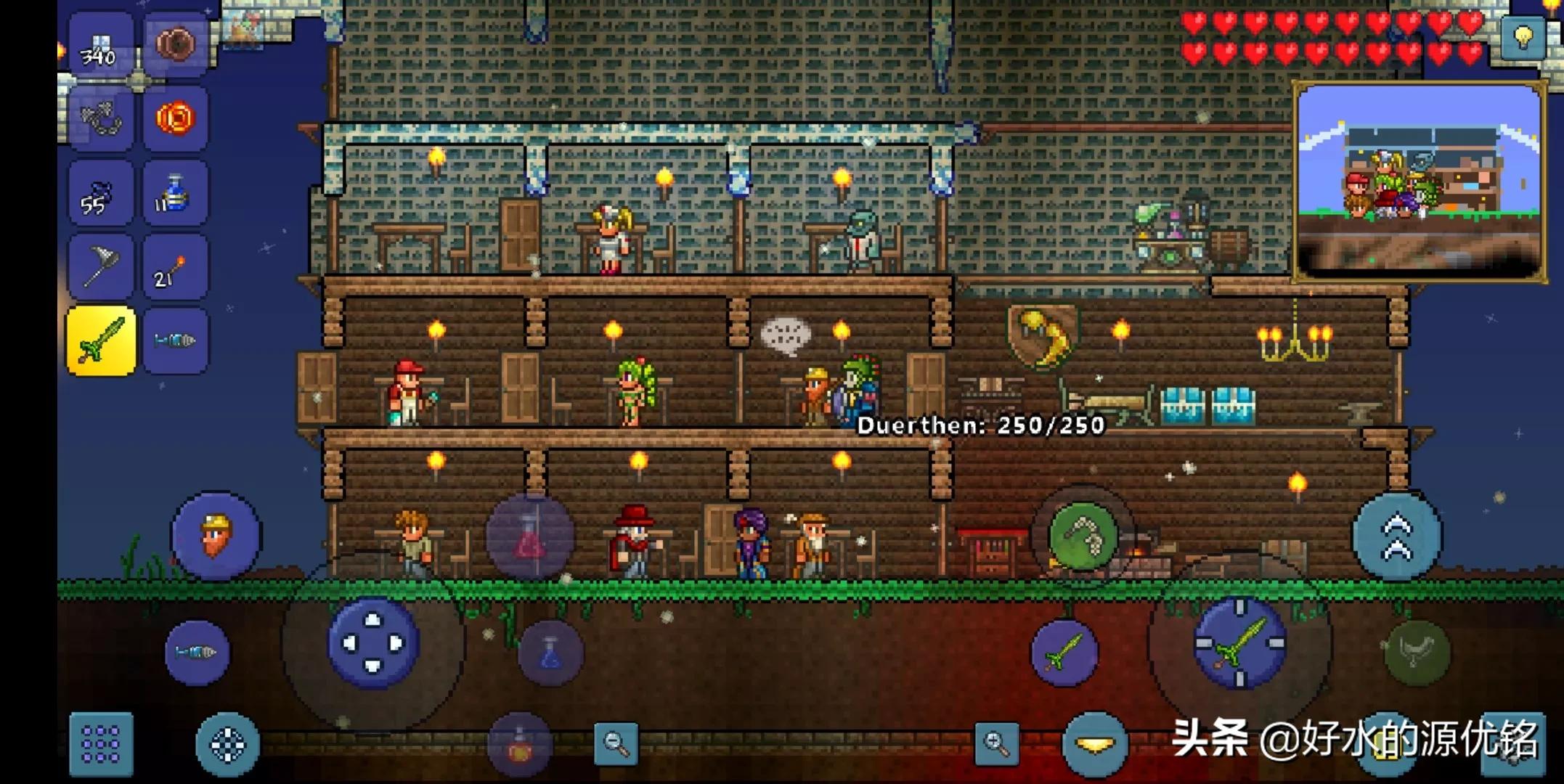Open the inventory grid button
This screenshot has height=784, width=1564.
click(101, 744)
